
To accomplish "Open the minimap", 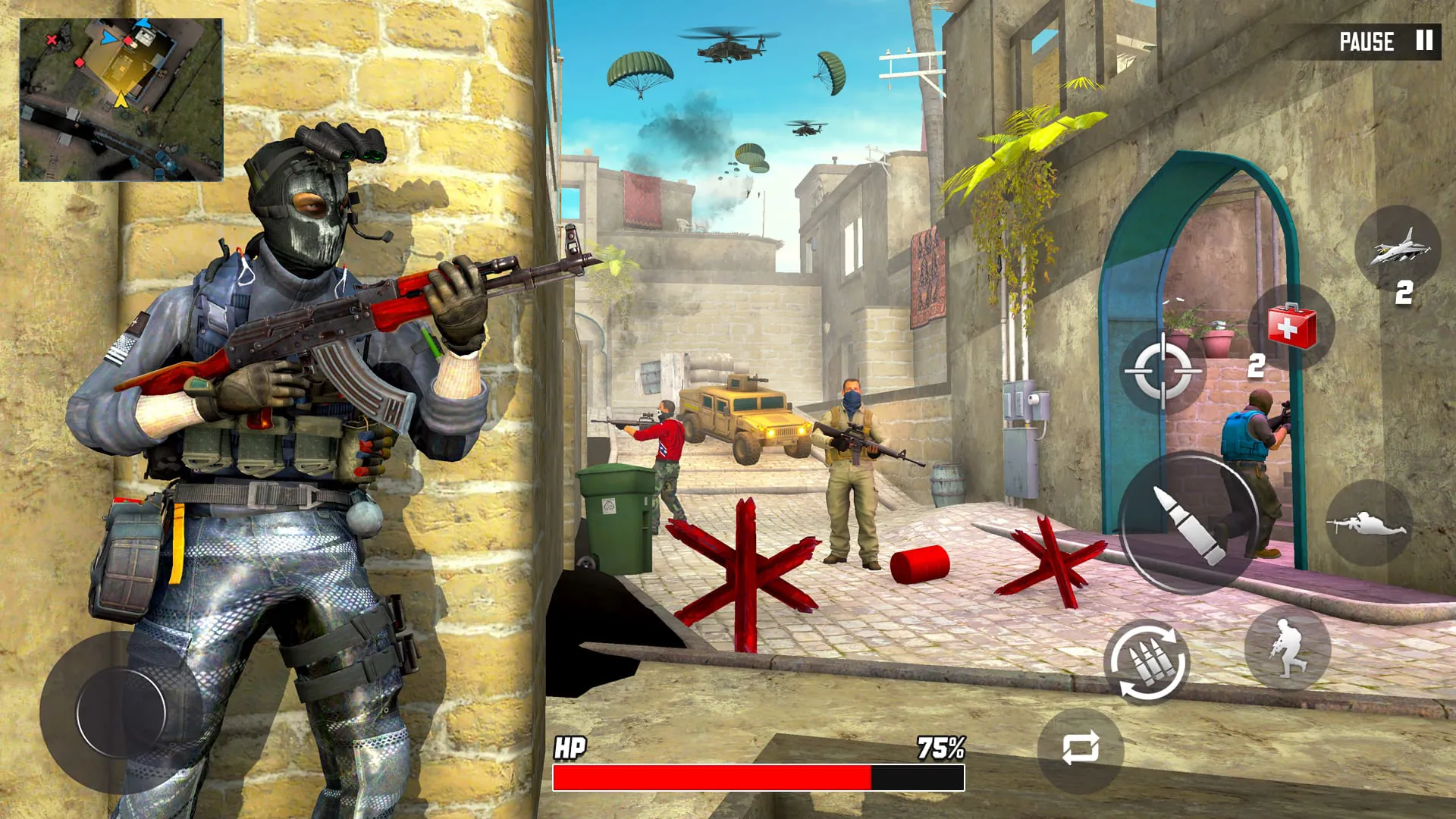I will click(x=121, y=100).
